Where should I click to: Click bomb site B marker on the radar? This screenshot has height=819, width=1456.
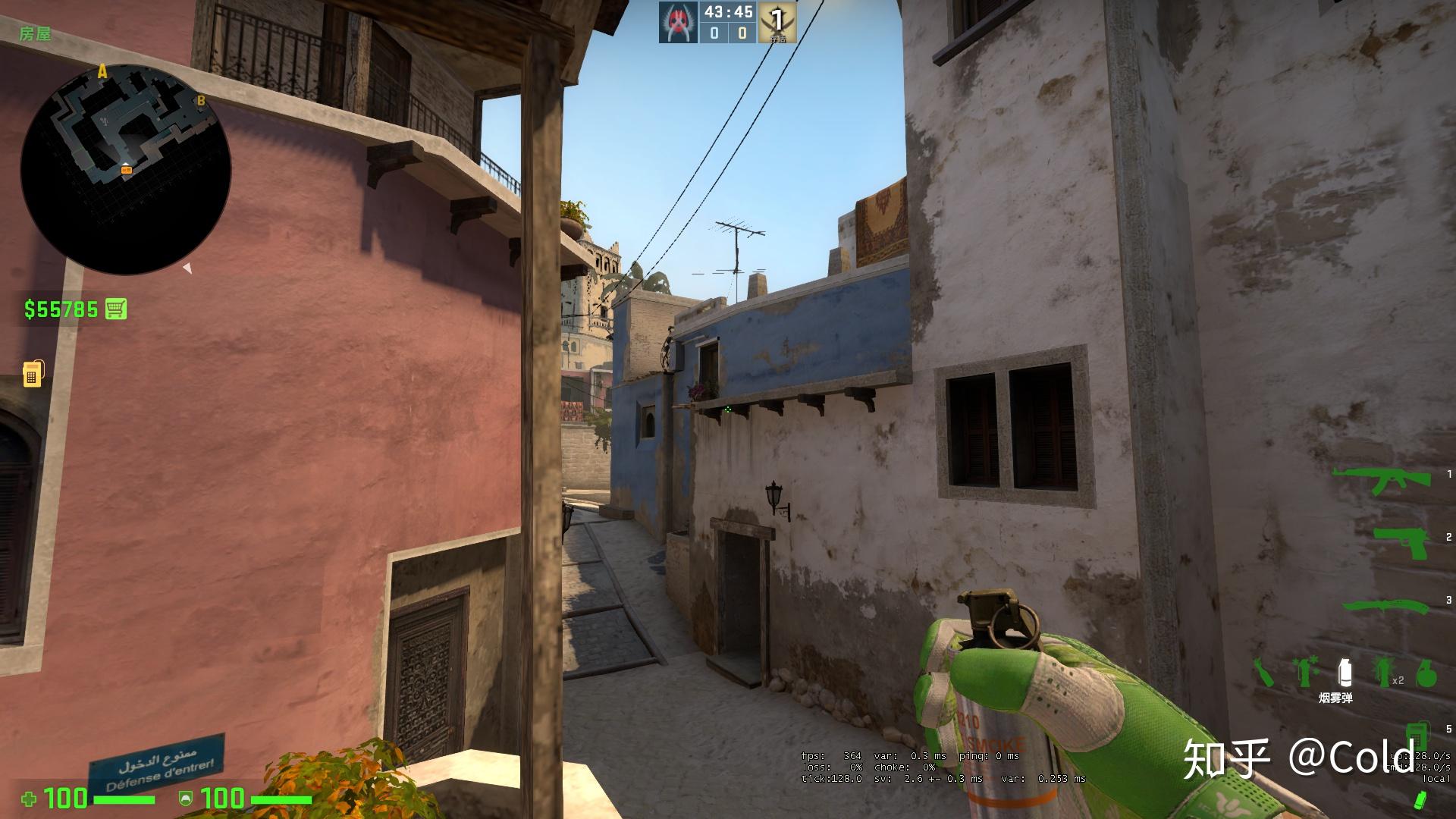pyautogui.click(x=201, y=99)
